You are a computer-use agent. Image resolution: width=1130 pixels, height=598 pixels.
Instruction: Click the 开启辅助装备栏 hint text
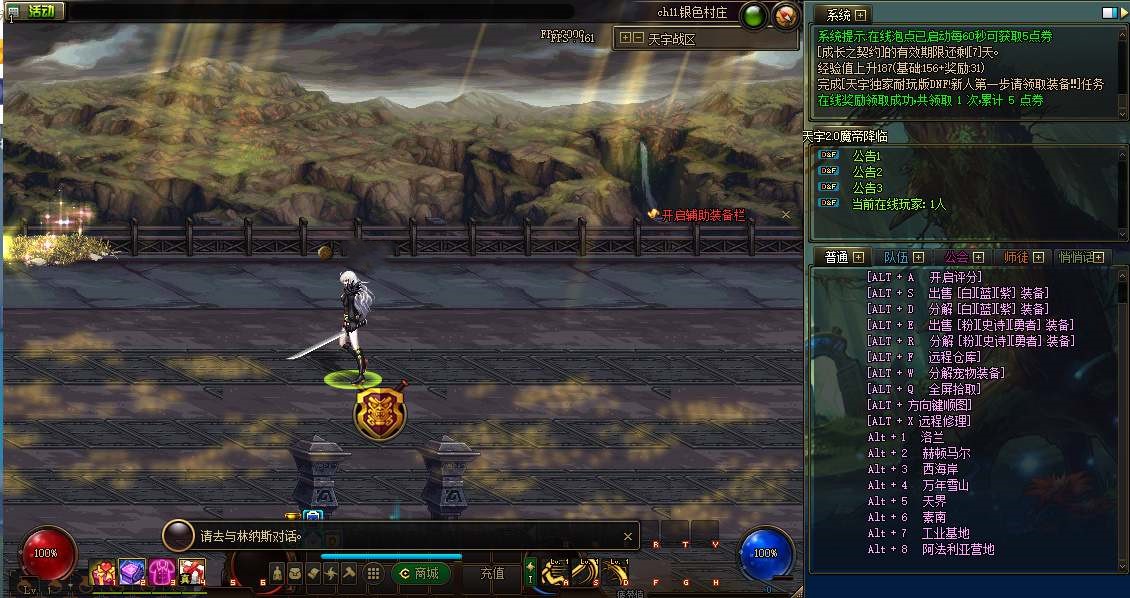pos(703,214)
